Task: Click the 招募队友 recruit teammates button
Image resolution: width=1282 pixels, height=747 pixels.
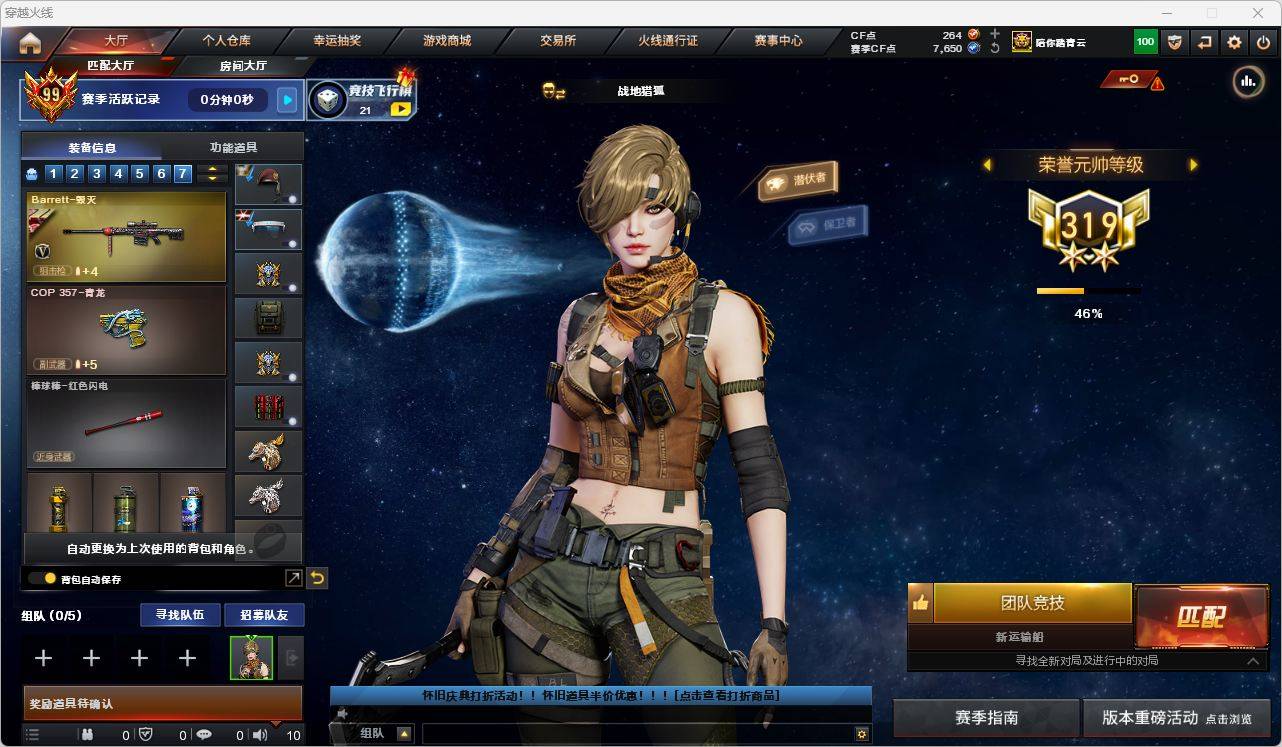Action: tap(264, 615)
